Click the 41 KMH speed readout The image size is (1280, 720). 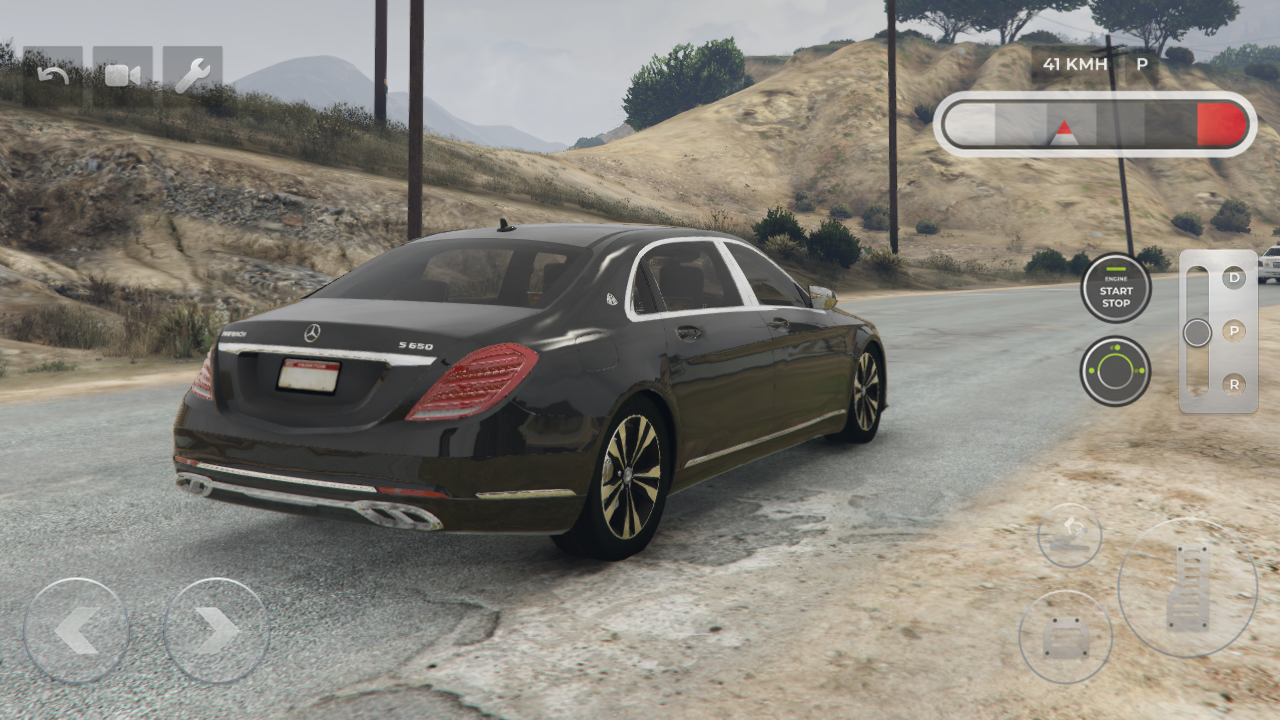click(x=1075, y=64)
